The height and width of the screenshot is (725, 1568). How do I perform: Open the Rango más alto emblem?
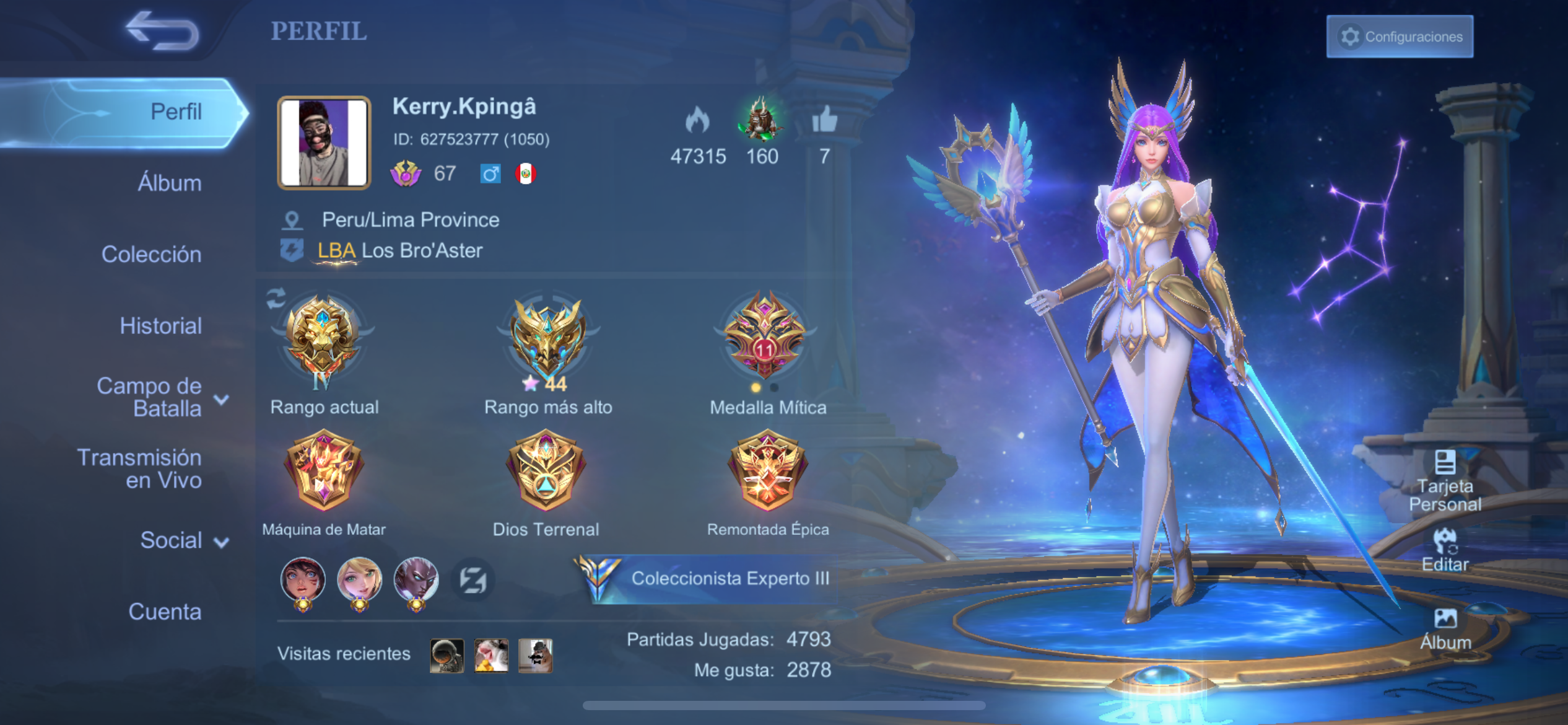pyautogui.click(x=547, y=340)
